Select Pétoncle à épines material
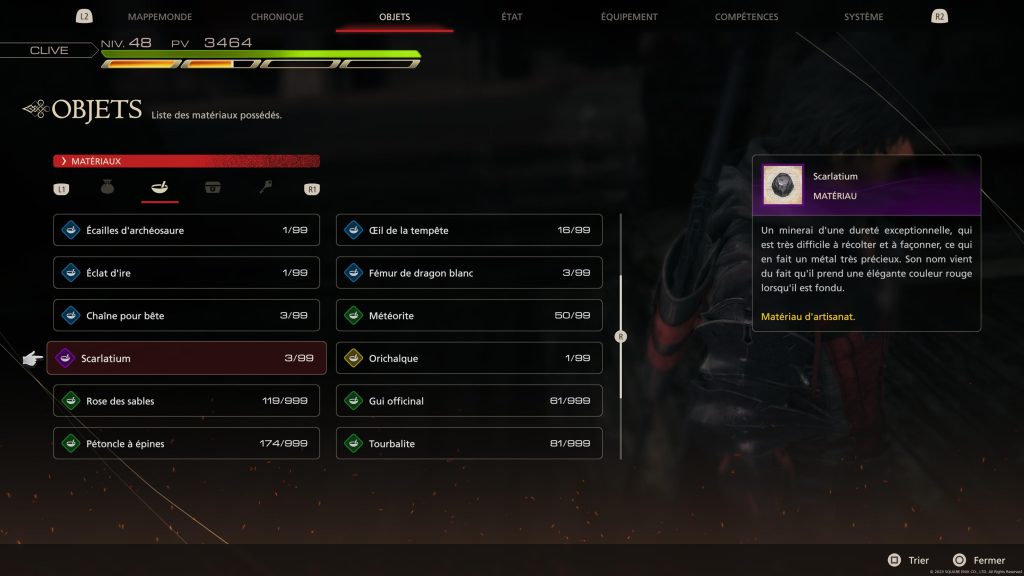 coord(187,444)
